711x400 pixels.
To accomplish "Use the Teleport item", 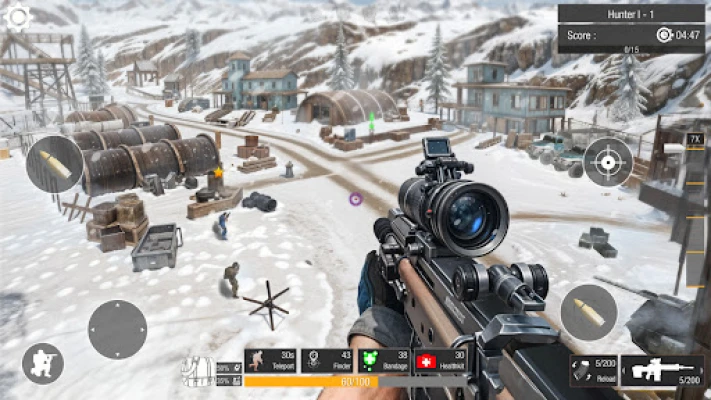I will coord(270,361).
